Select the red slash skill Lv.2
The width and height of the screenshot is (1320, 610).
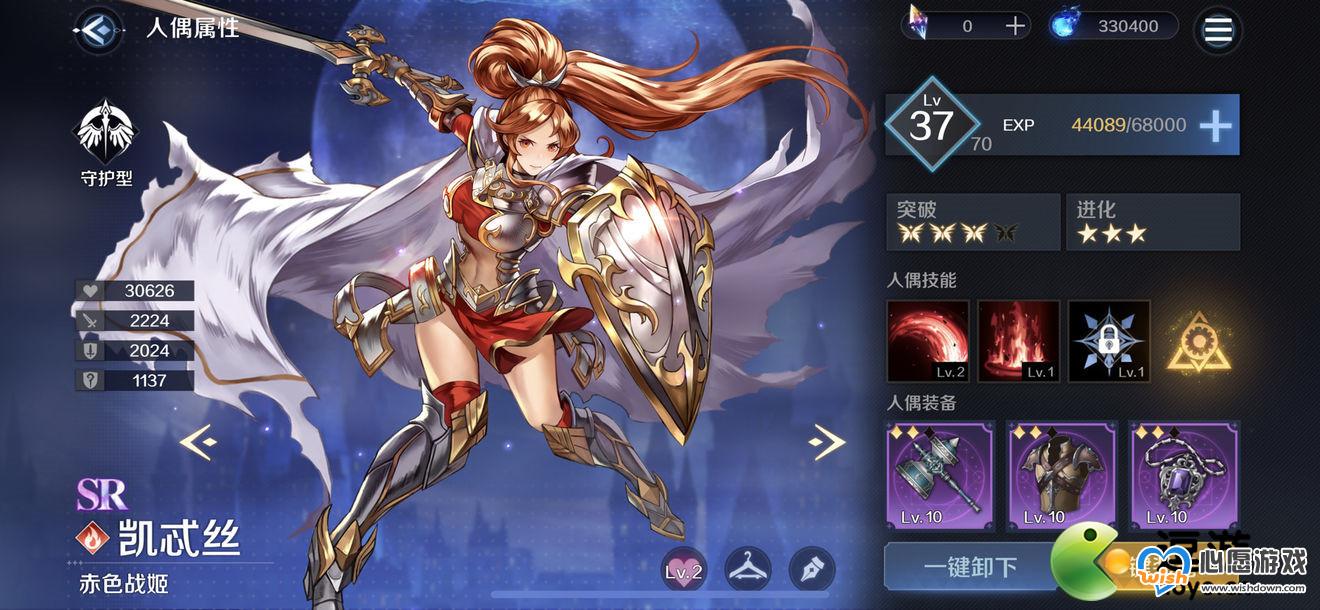coord(928,342)
